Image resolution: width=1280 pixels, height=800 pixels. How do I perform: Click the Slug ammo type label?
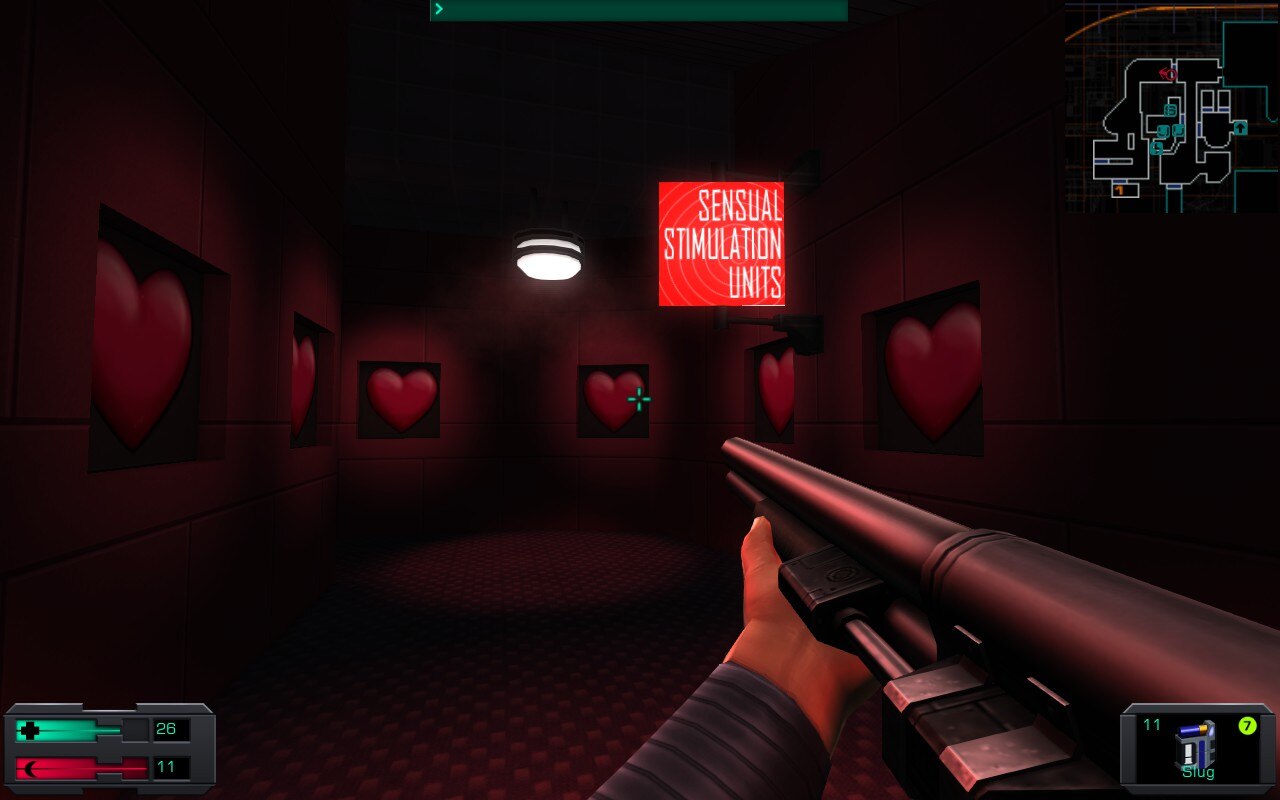point(1198,772)
